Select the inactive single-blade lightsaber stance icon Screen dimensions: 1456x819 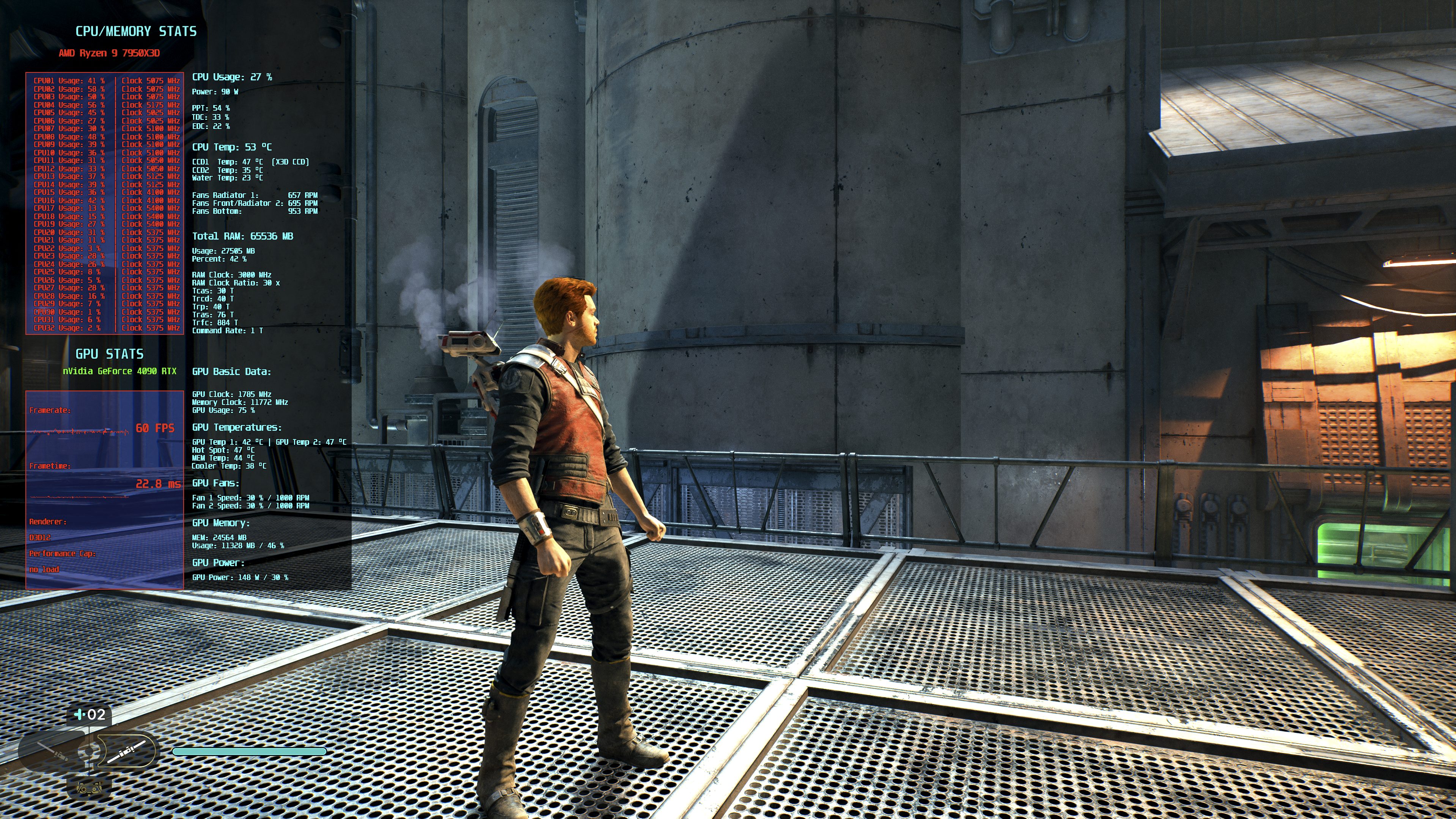click(x=53, y=751)
